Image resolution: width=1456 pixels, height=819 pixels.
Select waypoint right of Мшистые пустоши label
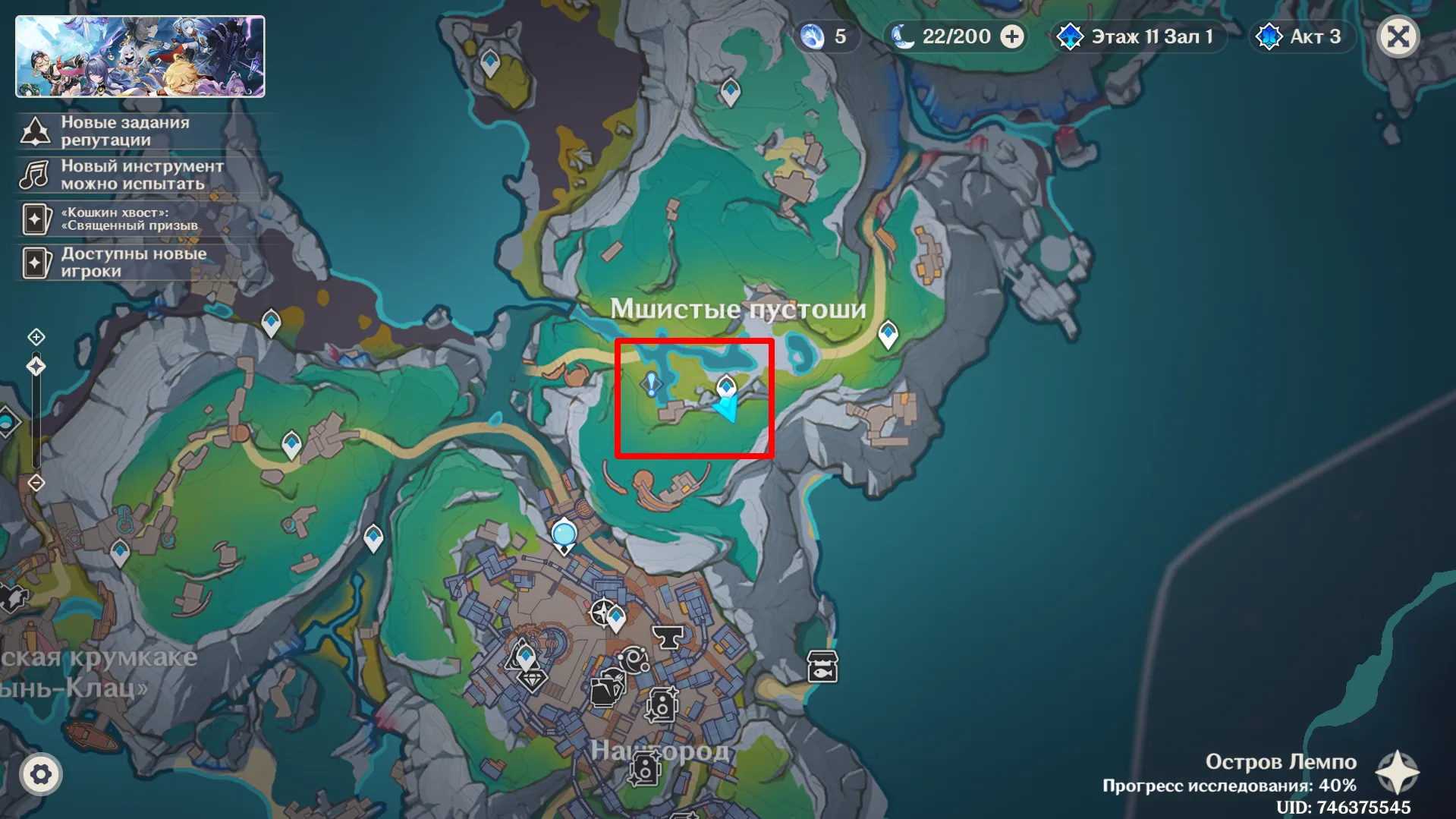tap(888, 335)
